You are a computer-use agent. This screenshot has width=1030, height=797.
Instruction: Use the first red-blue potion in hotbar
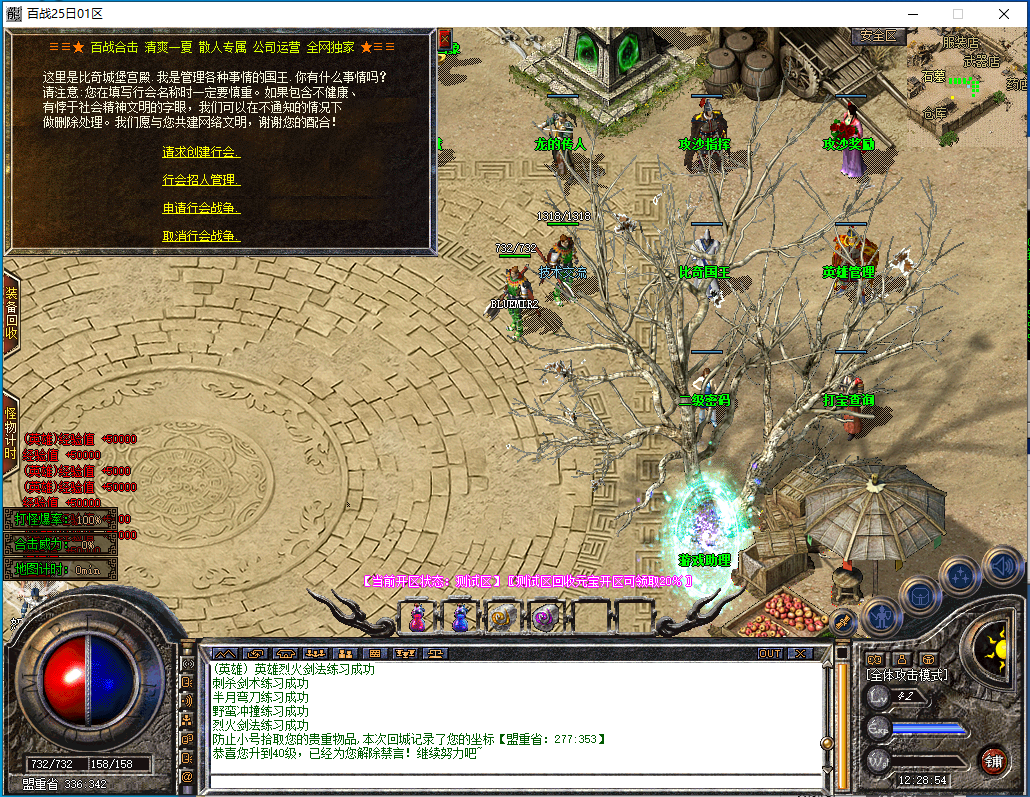417,618
